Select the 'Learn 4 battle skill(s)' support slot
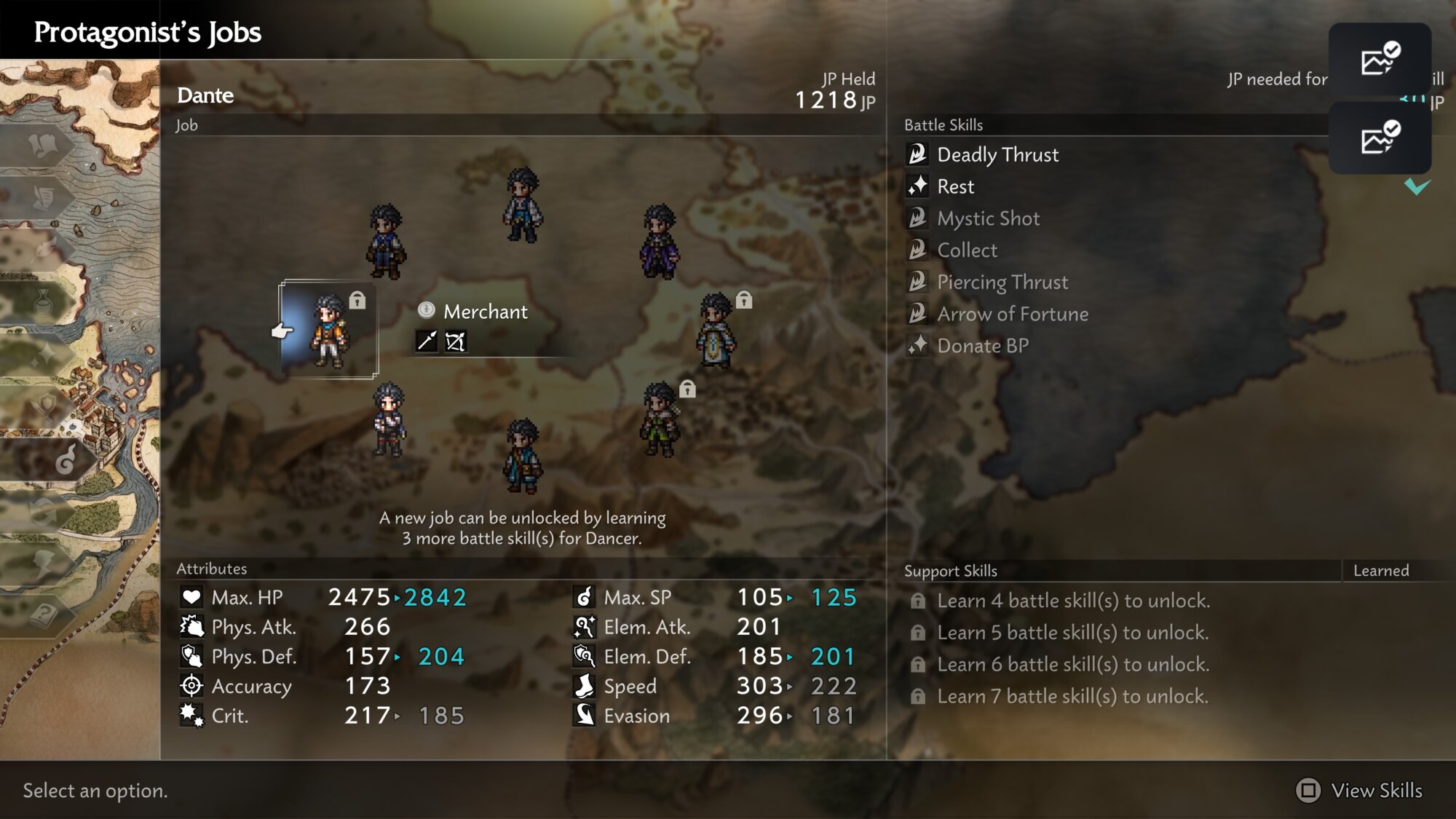This screenshot has width=1456, height=819. [x=1073, y=601]
